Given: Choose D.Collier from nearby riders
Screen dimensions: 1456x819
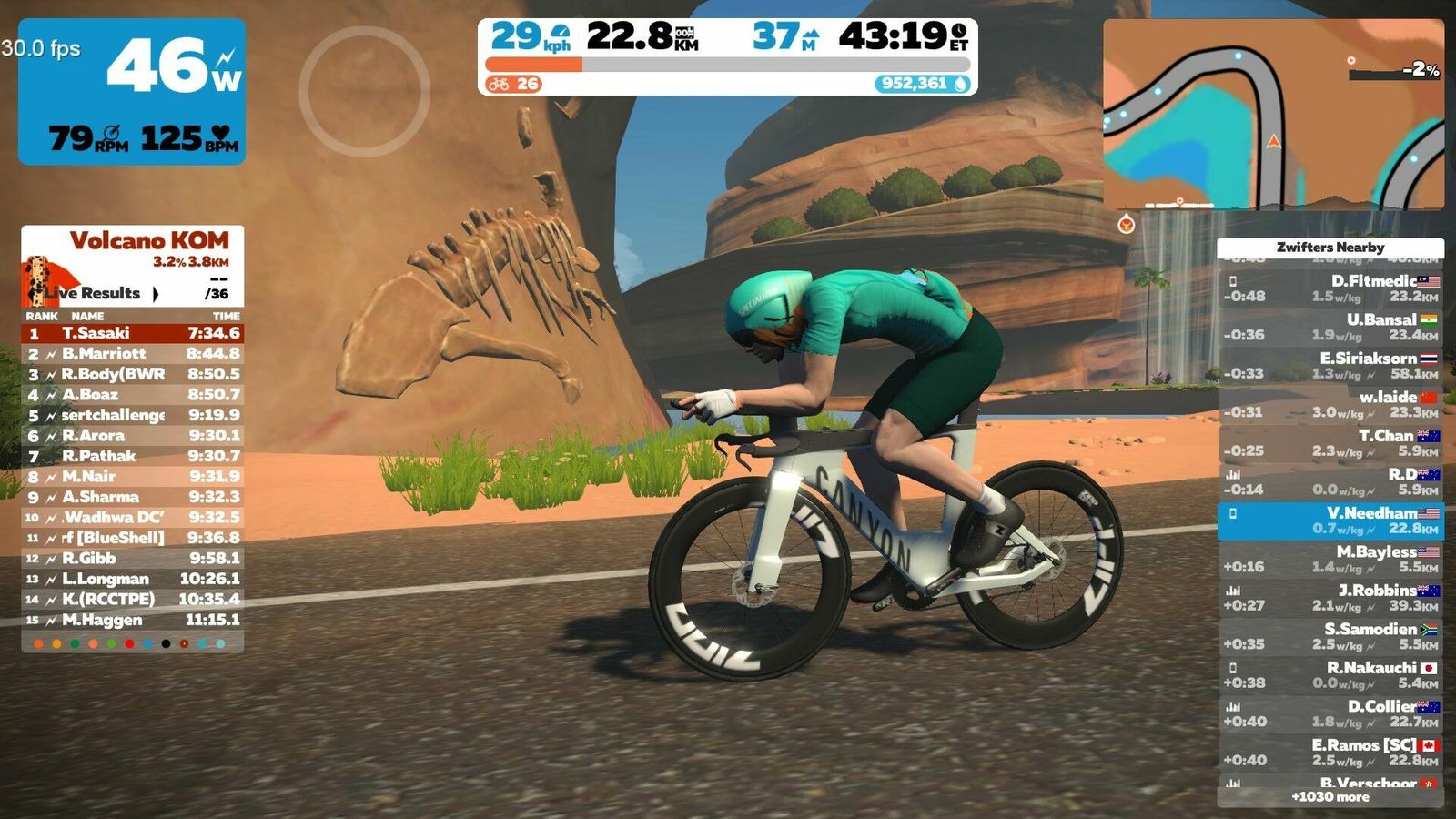Looking at the screenshot, I should pos(1330,713).
